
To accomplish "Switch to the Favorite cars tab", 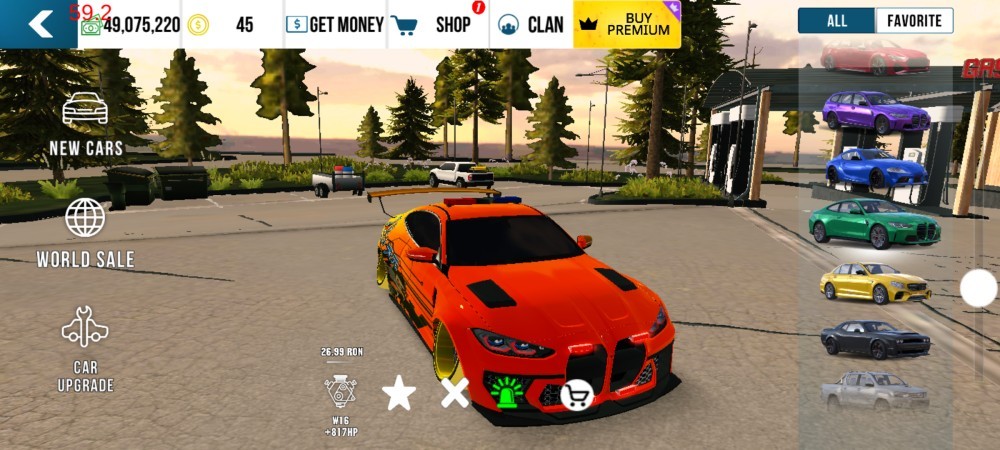I will click(x=914, y=21).
